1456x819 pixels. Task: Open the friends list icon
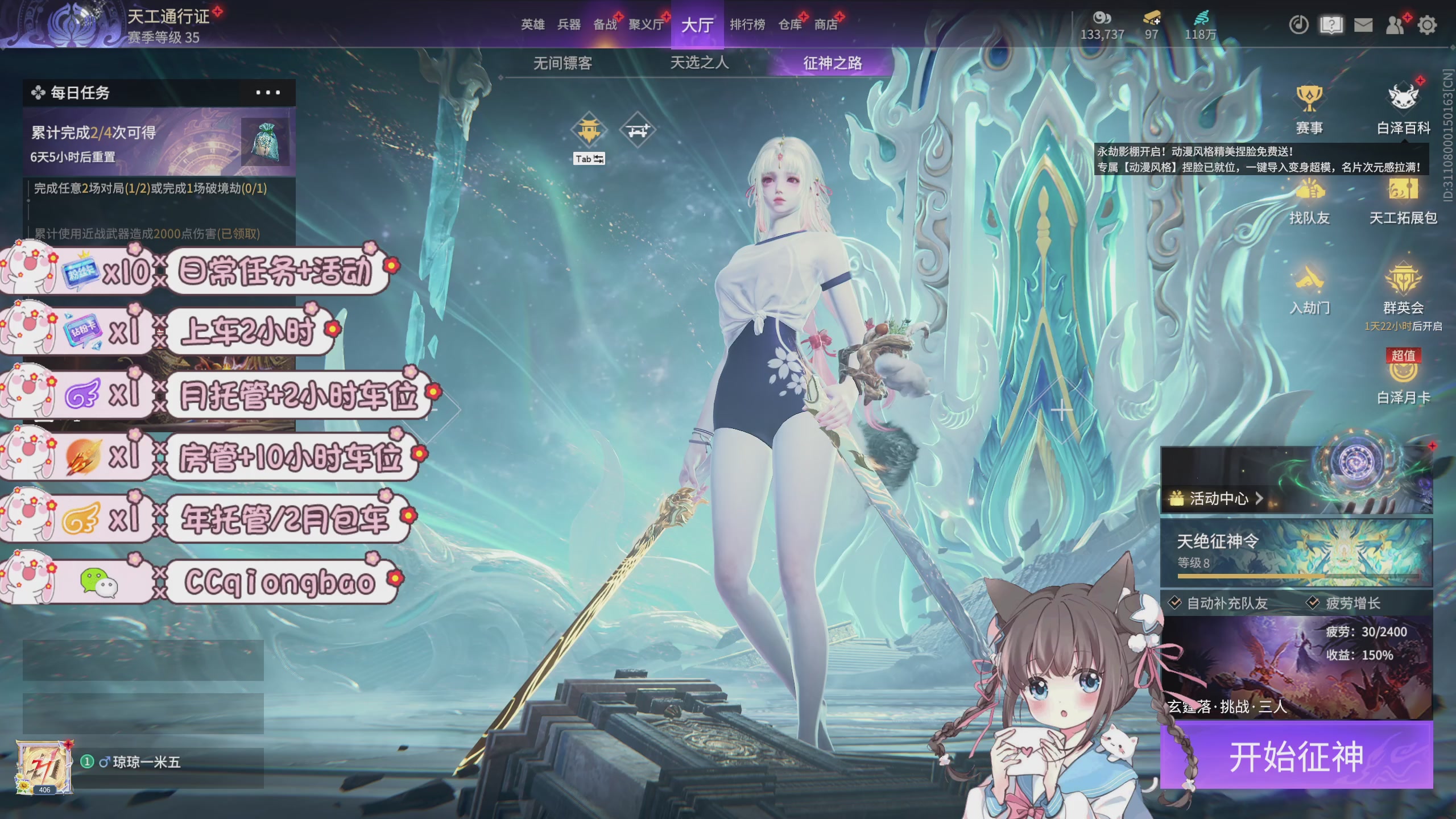[x=1395, y=25]
